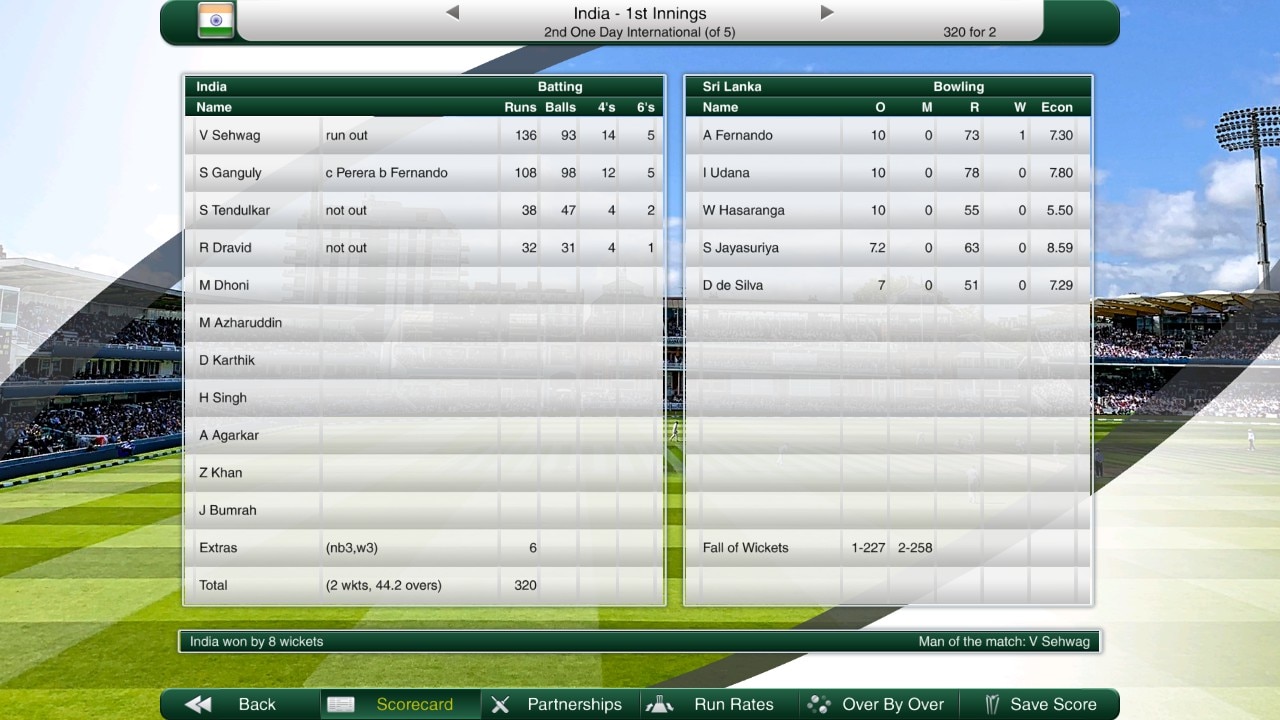Select the Save Score button
The width and height of the screenshot is (1280, 720).
[x=1040, y=704]
